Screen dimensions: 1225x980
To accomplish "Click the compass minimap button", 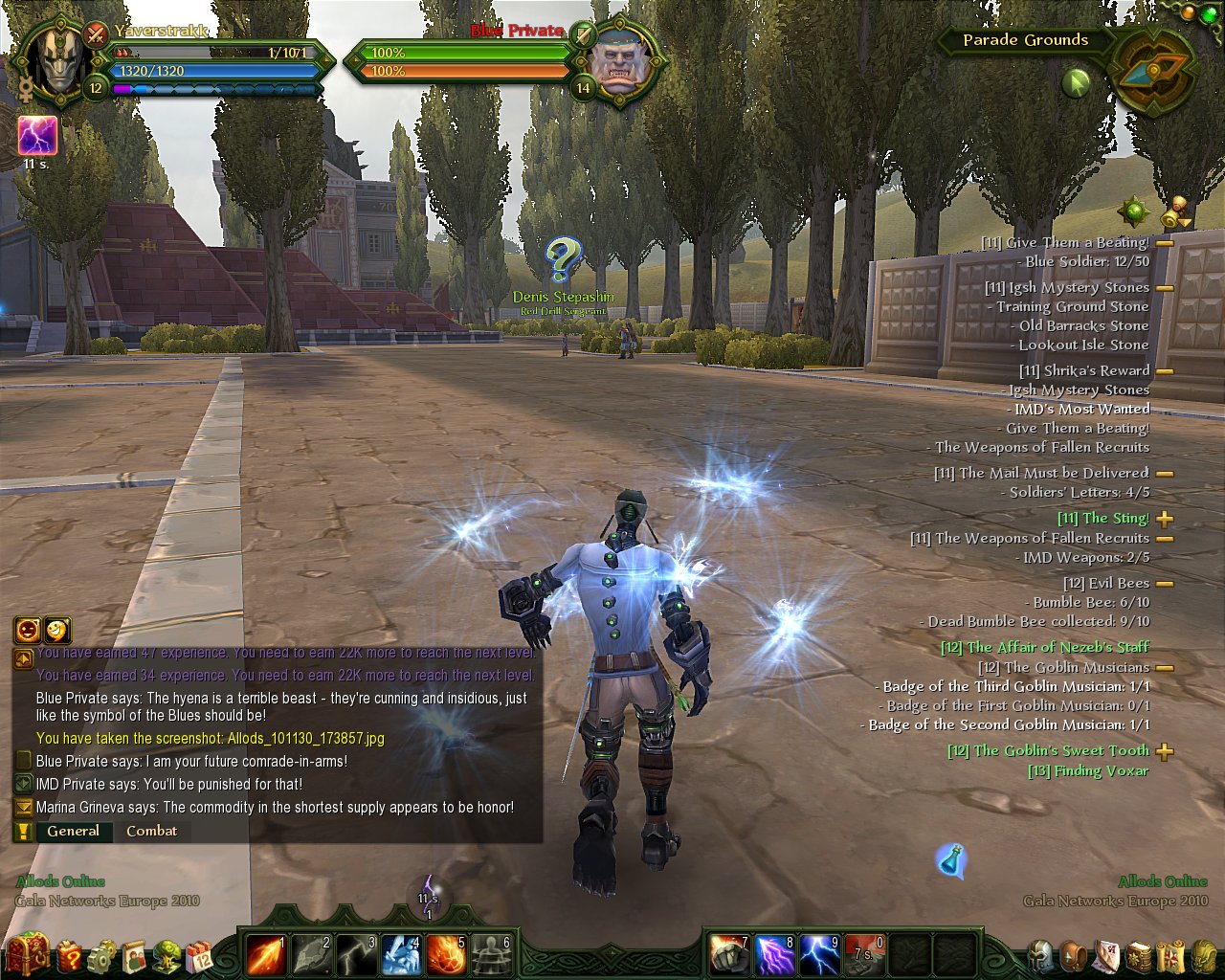I will 1154,73.
